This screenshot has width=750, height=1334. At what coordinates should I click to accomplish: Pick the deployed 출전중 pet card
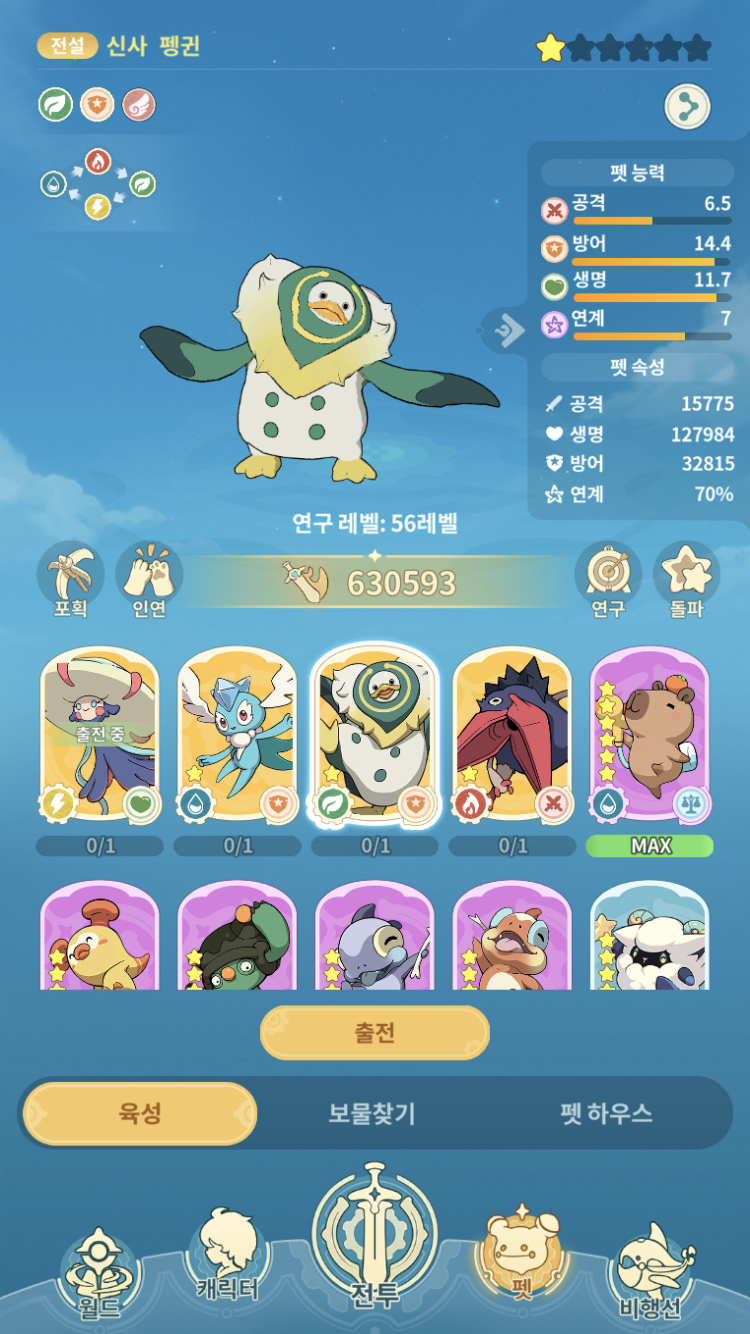click(100, 735)
